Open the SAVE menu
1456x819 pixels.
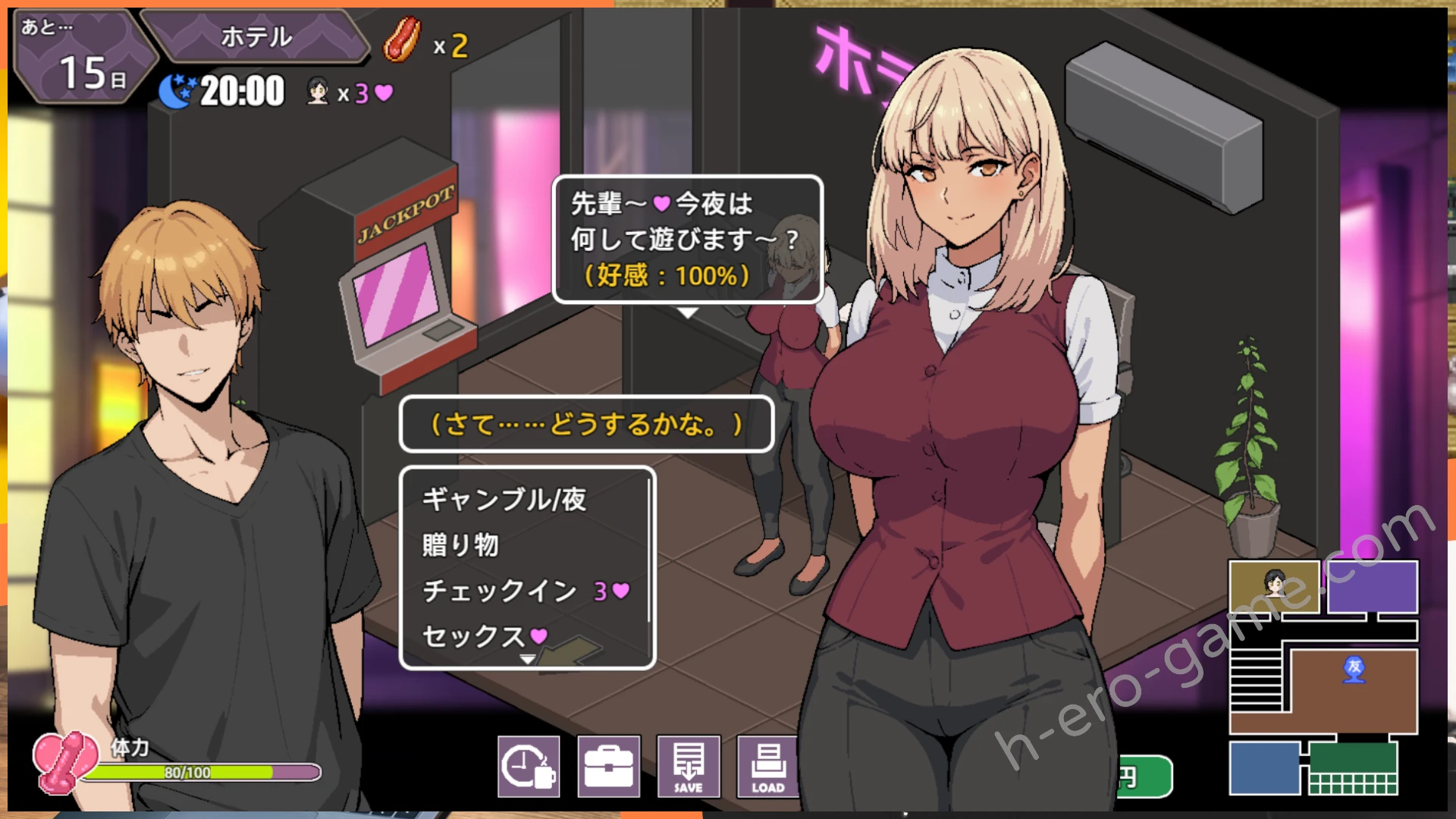689,766
